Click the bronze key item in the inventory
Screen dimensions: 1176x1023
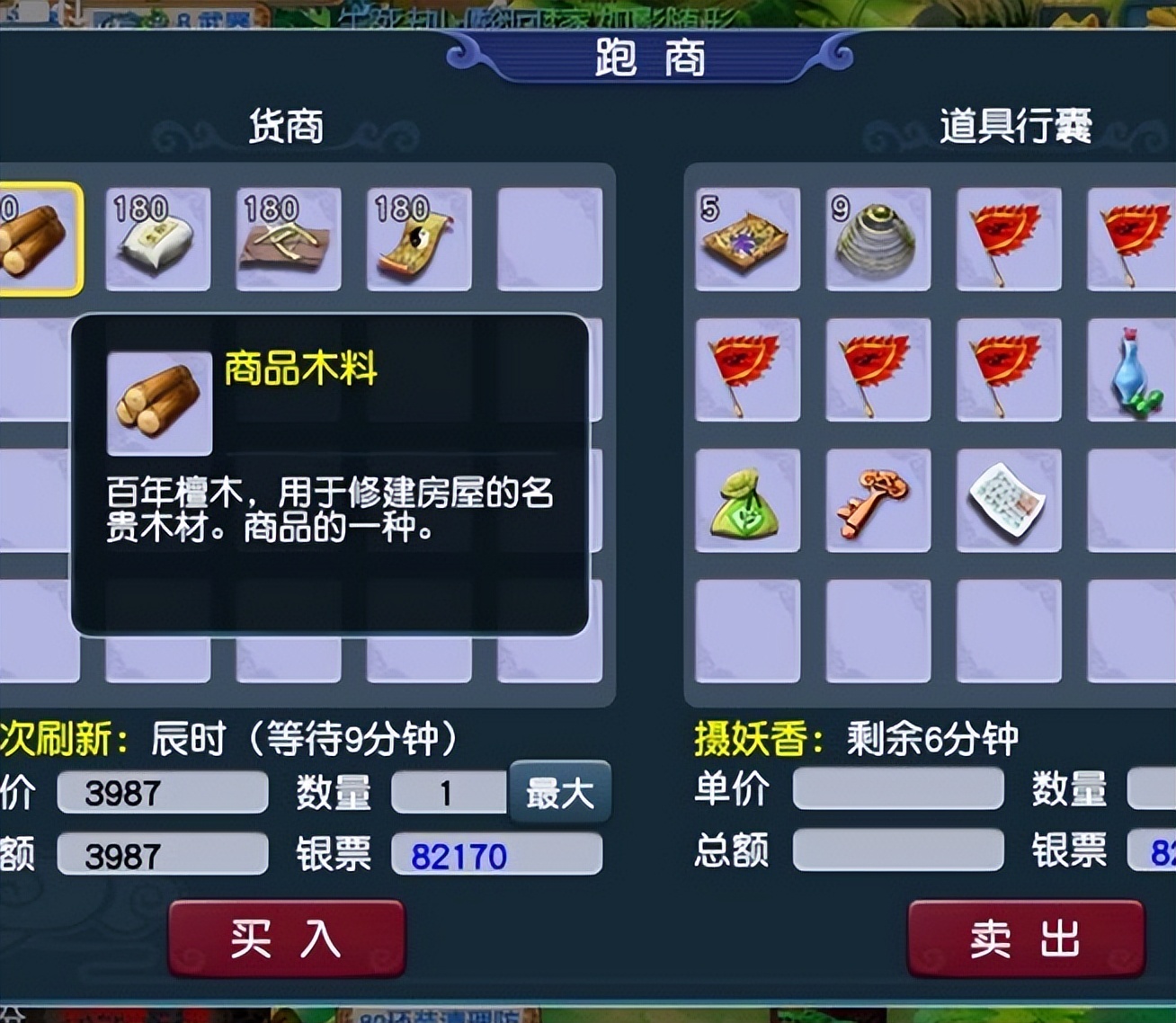[878, 501]
